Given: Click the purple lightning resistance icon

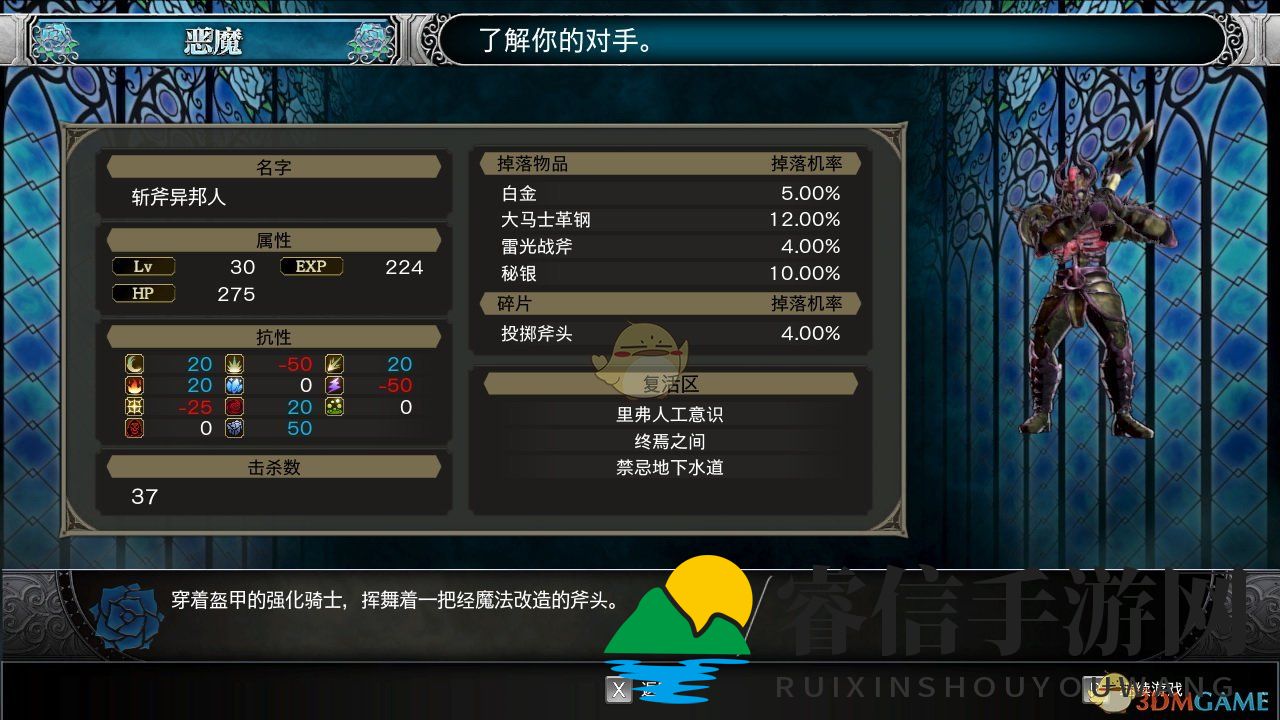Looking at the screenshot, I should (x=334, y=386).
